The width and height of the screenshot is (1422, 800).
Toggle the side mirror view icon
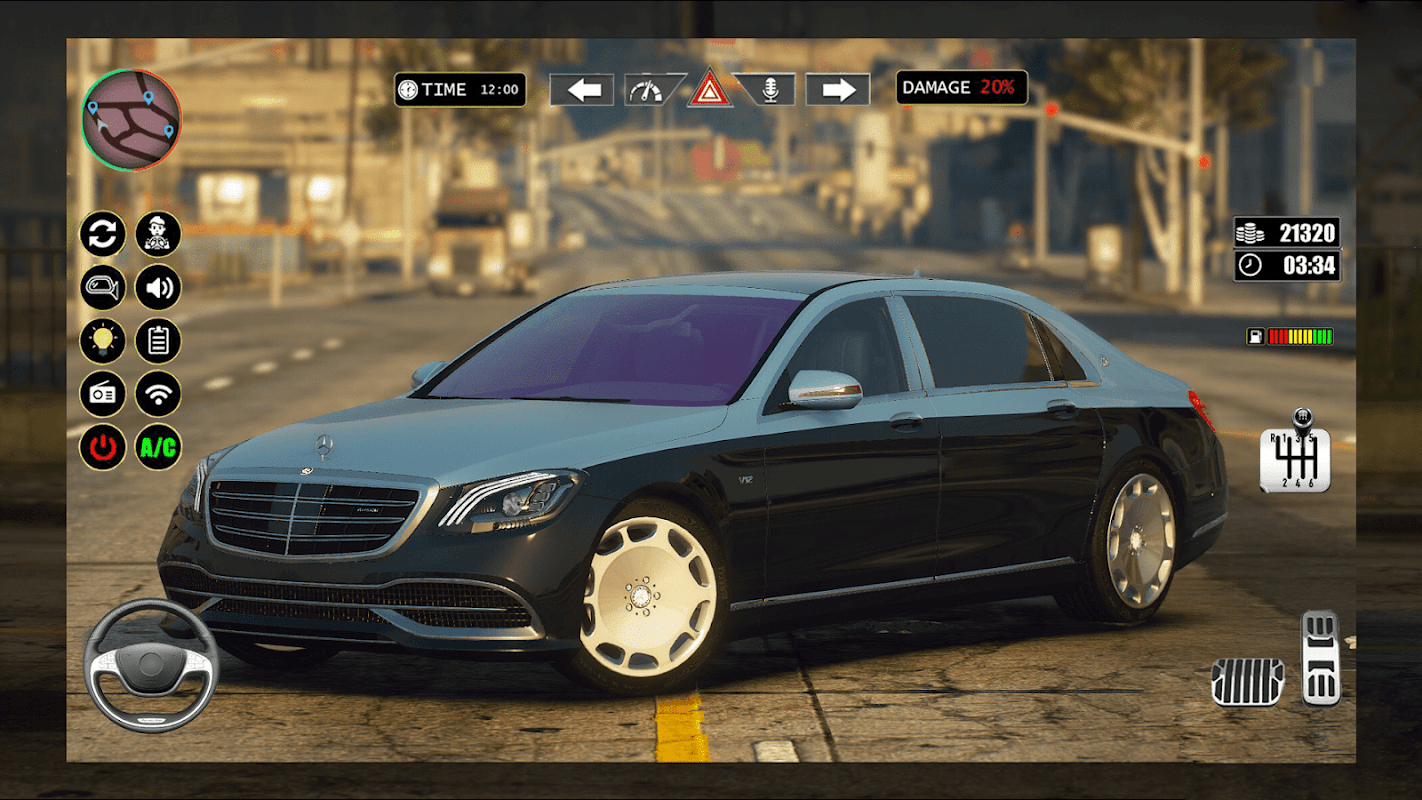[103, 288]
